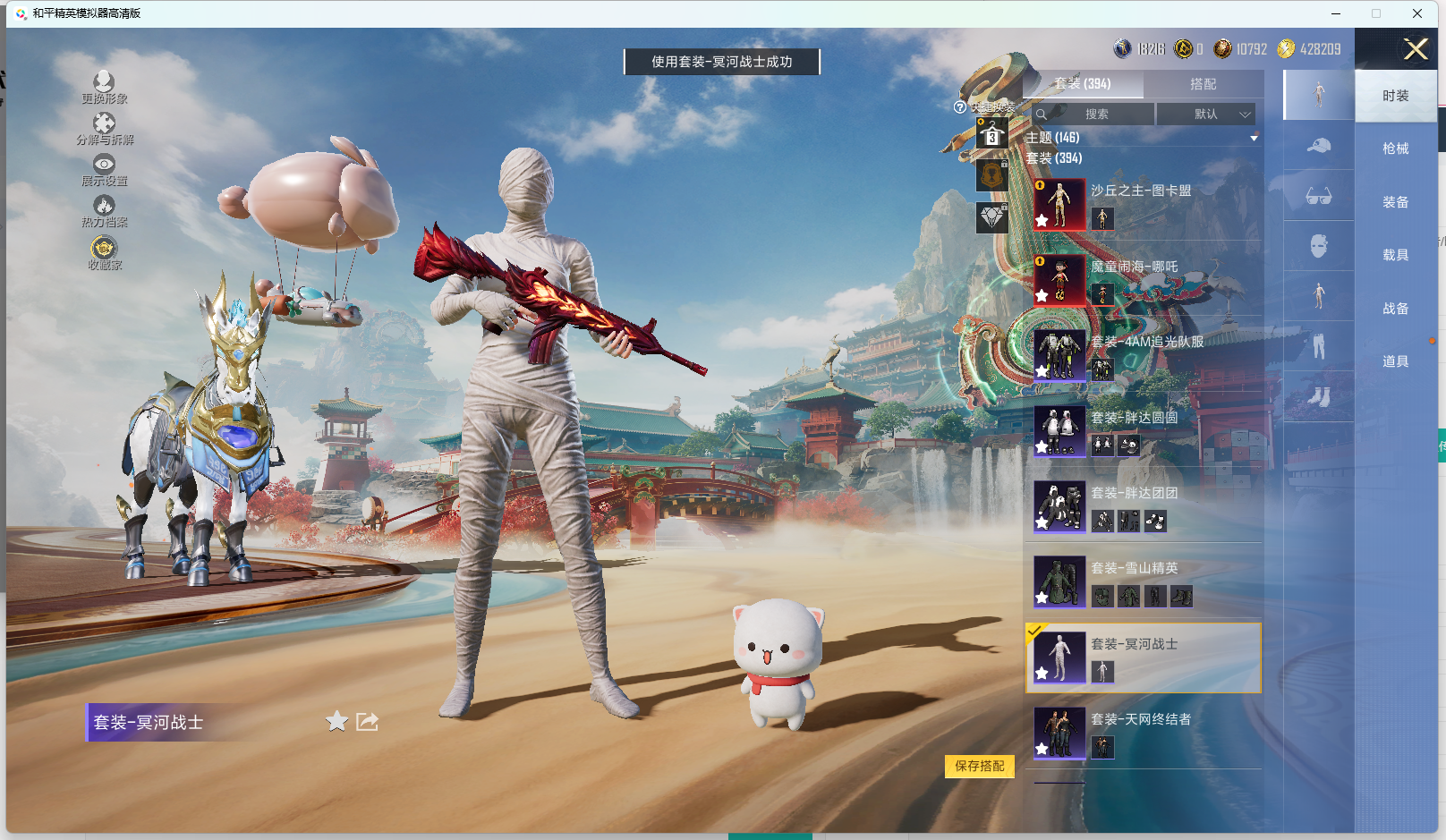
Task: Save outfit with 保存搭配 button
Action: [x=979, y=767]
